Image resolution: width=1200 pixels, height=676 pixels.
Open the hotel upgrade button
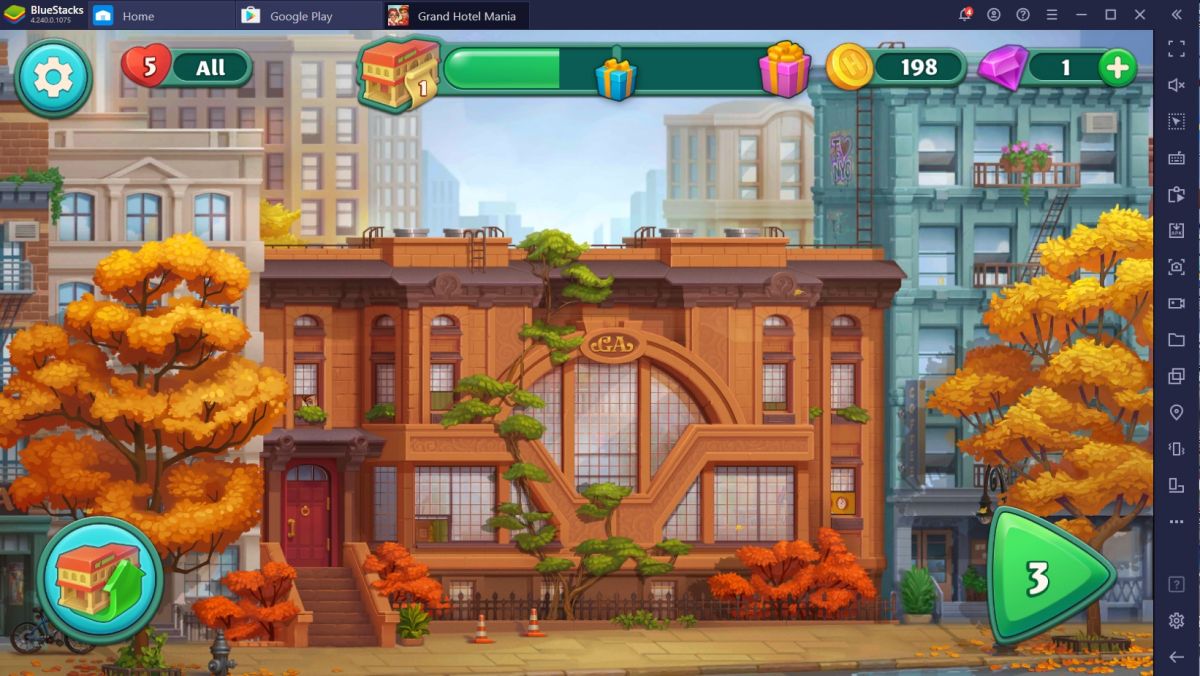(x=100, y=579)
